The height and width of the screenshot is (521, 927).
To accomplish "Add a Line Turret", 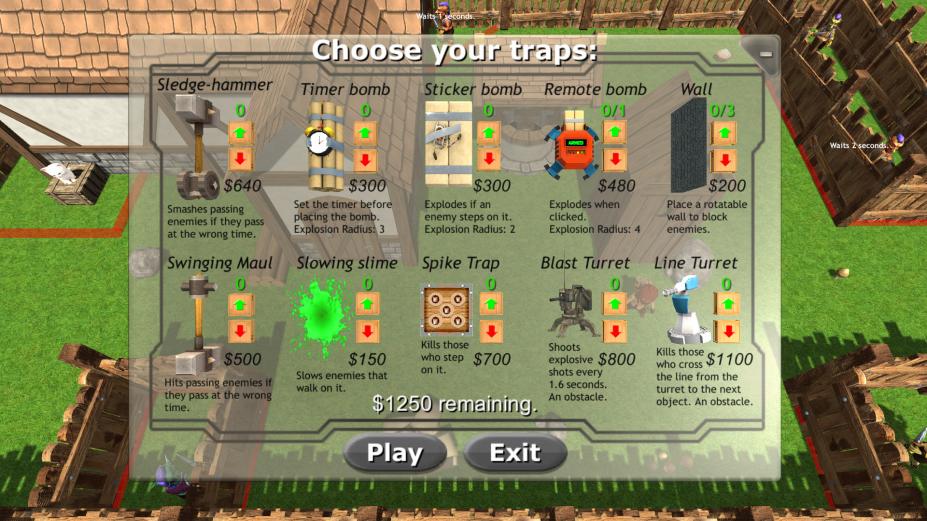I will point(727,305).
